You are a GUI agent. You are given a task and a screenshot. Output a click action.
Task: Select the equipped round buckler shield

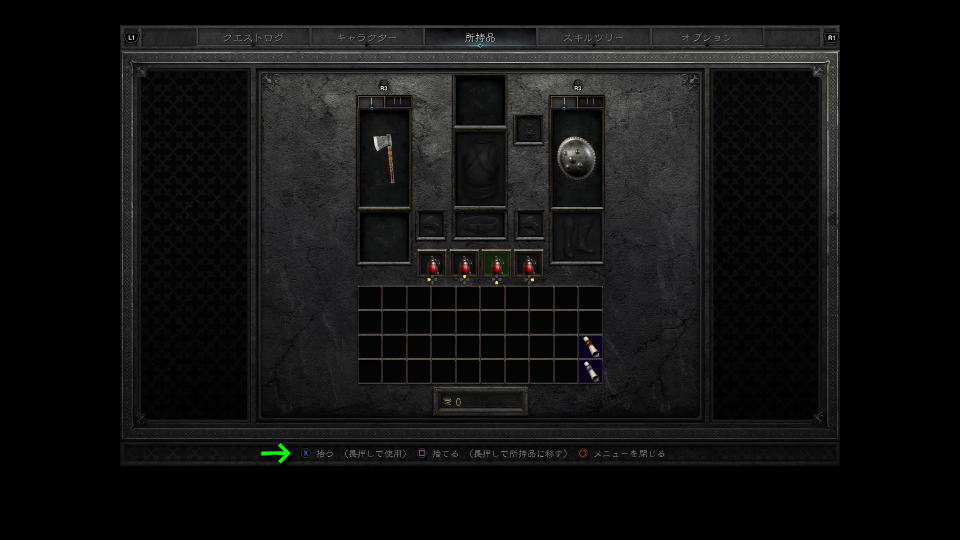click(576, 158)
